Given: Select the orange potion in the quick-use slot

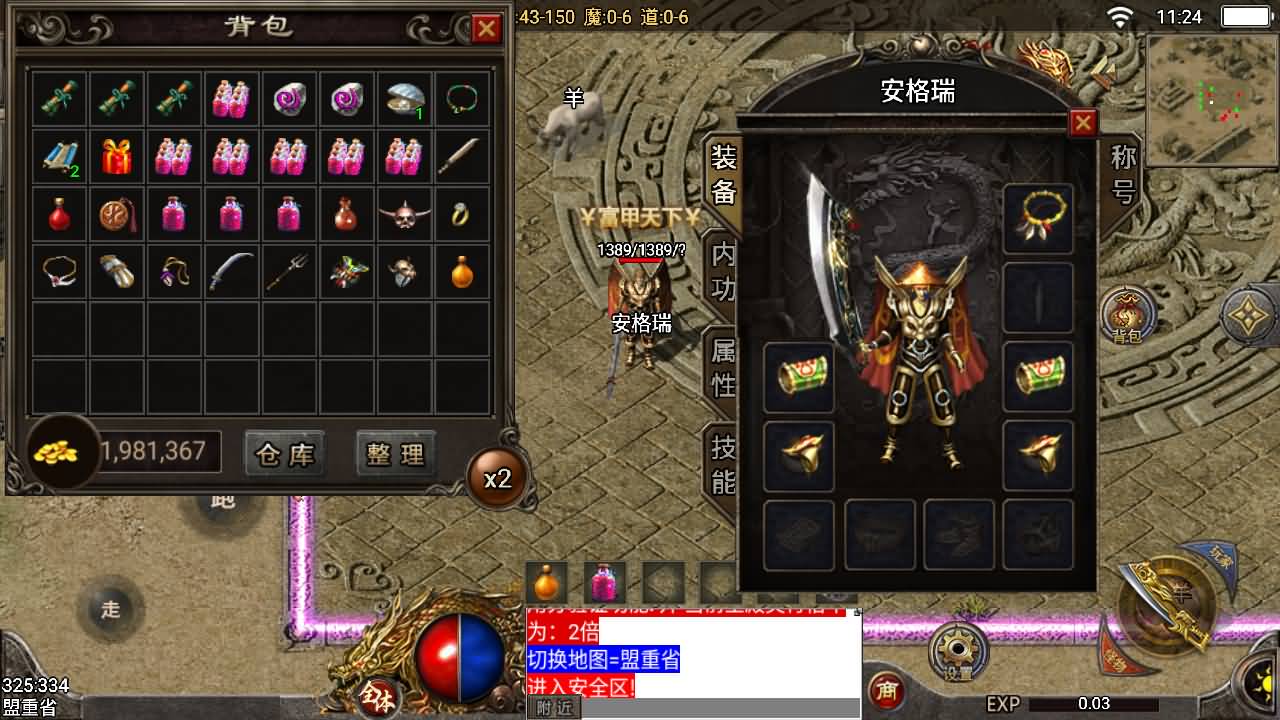Looking at the screenshot, I should point(545,580).
